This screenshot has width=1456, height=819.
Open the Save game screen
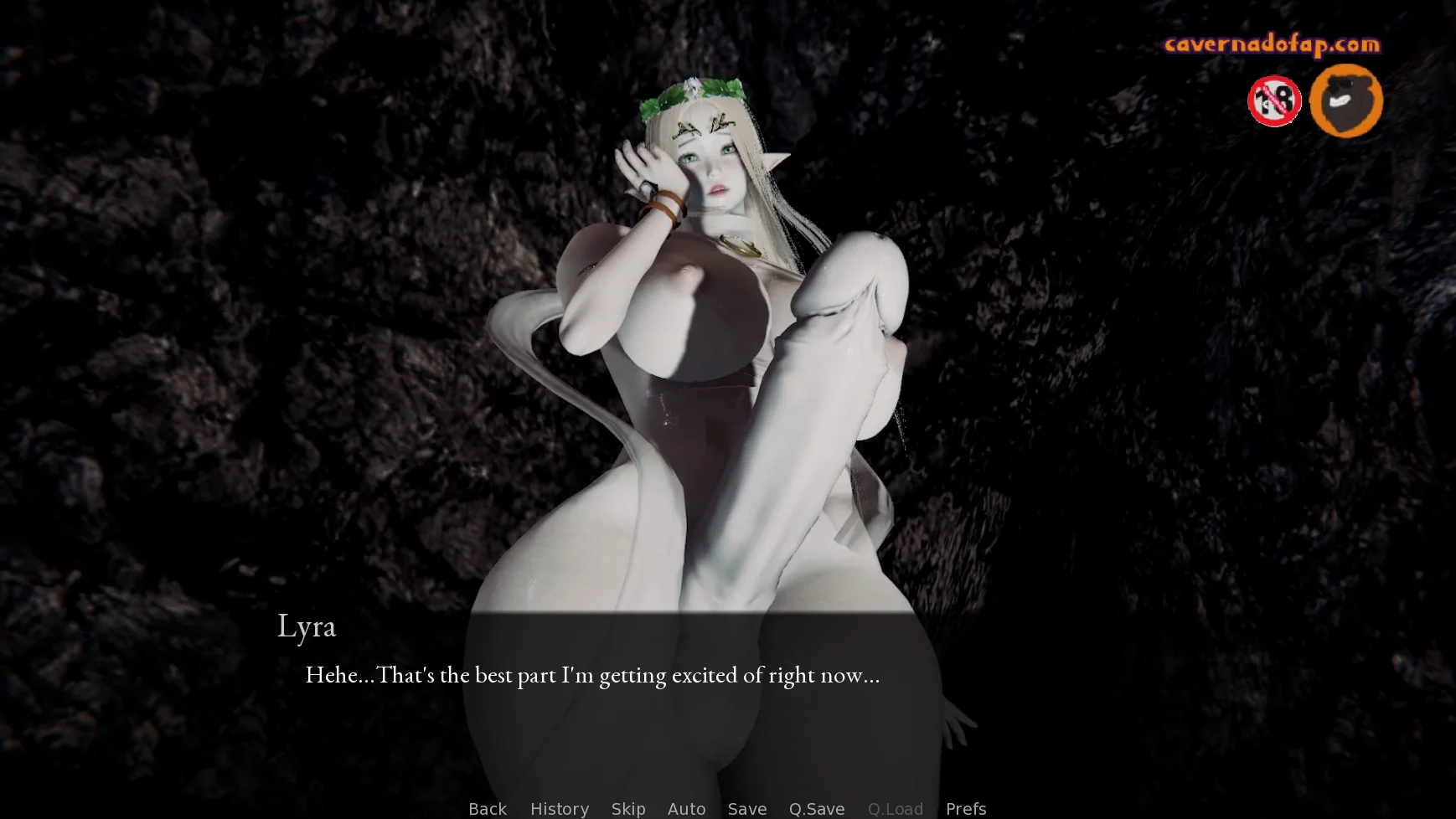click(x=746, y=808)
